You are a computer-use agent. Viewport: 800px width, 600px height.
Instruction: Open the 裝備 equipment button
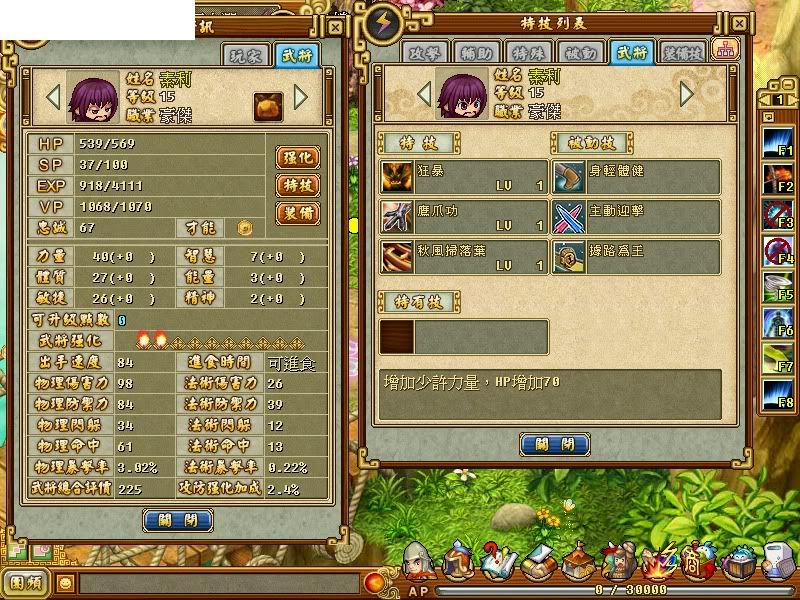coord(297,213)
